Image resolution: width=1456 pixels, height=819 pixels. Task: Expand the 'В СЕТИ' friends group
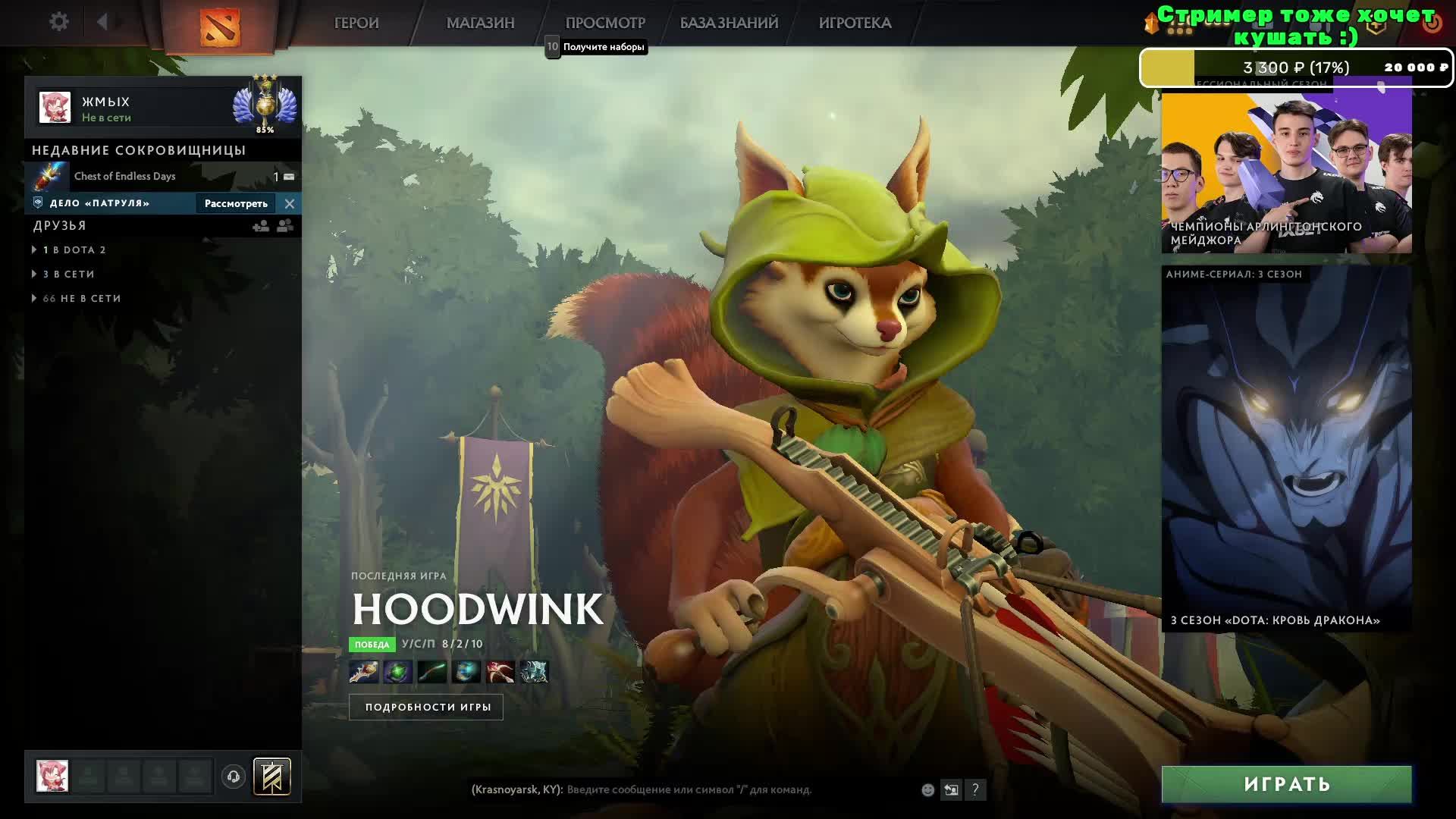point(69,274)
